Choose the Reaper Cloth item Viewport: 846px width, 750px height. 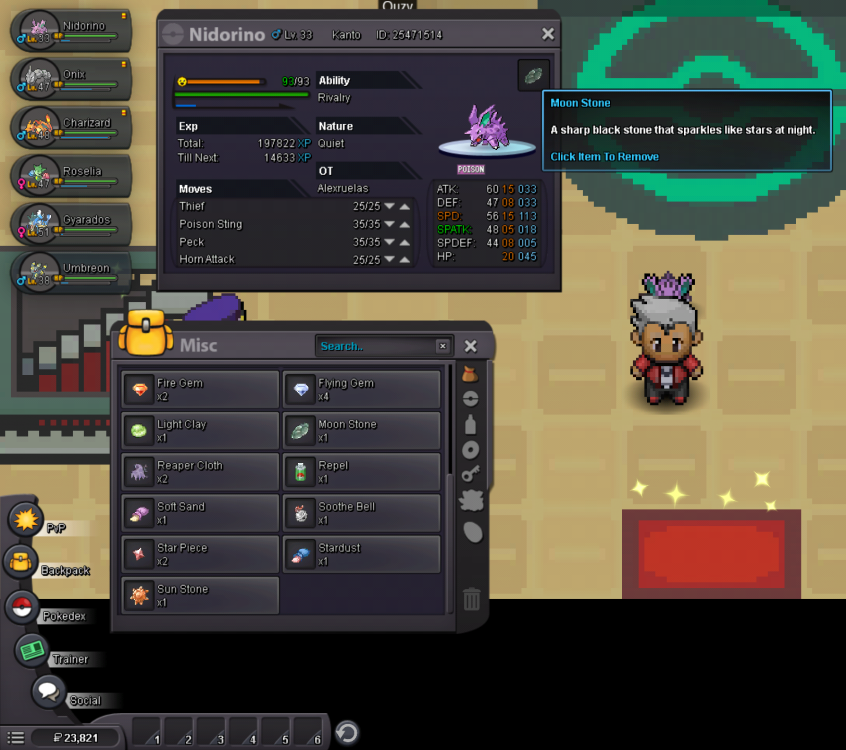tap(200, 471)
